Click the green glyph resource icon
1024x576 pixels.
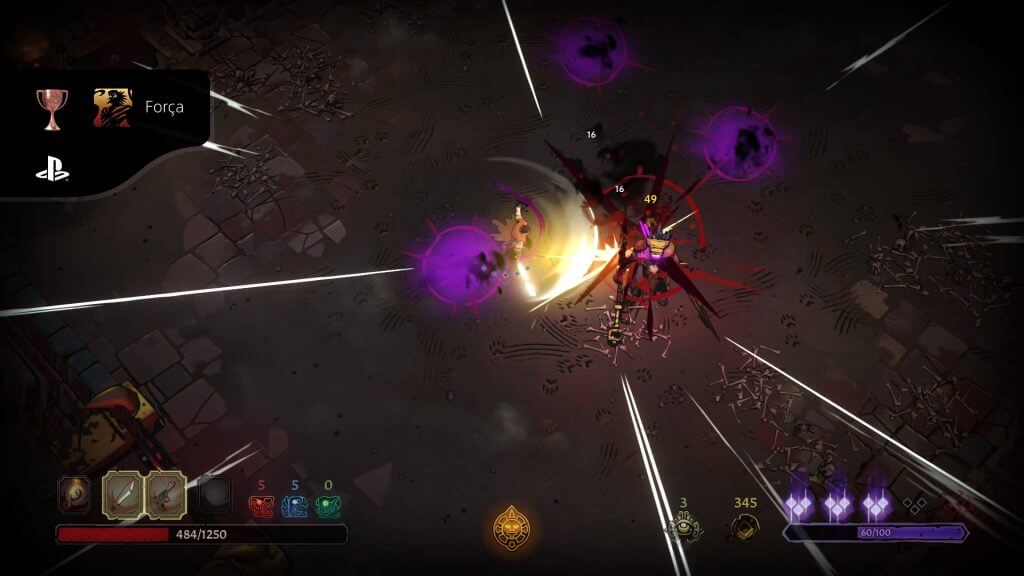pyautogui.click(x=327, y=506)
